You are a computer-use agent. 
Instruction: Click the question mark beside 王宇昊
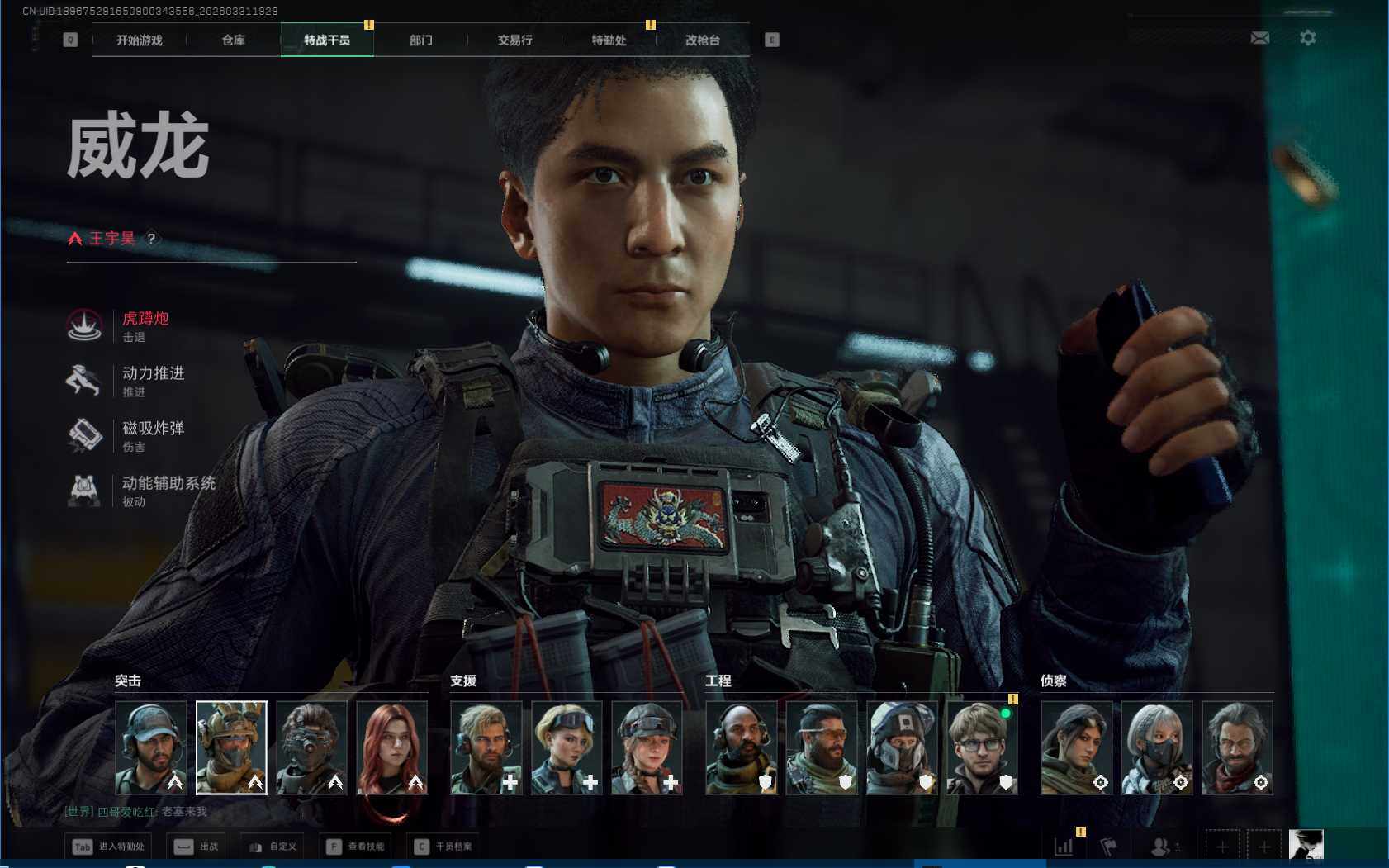click(x=151, y=239)
